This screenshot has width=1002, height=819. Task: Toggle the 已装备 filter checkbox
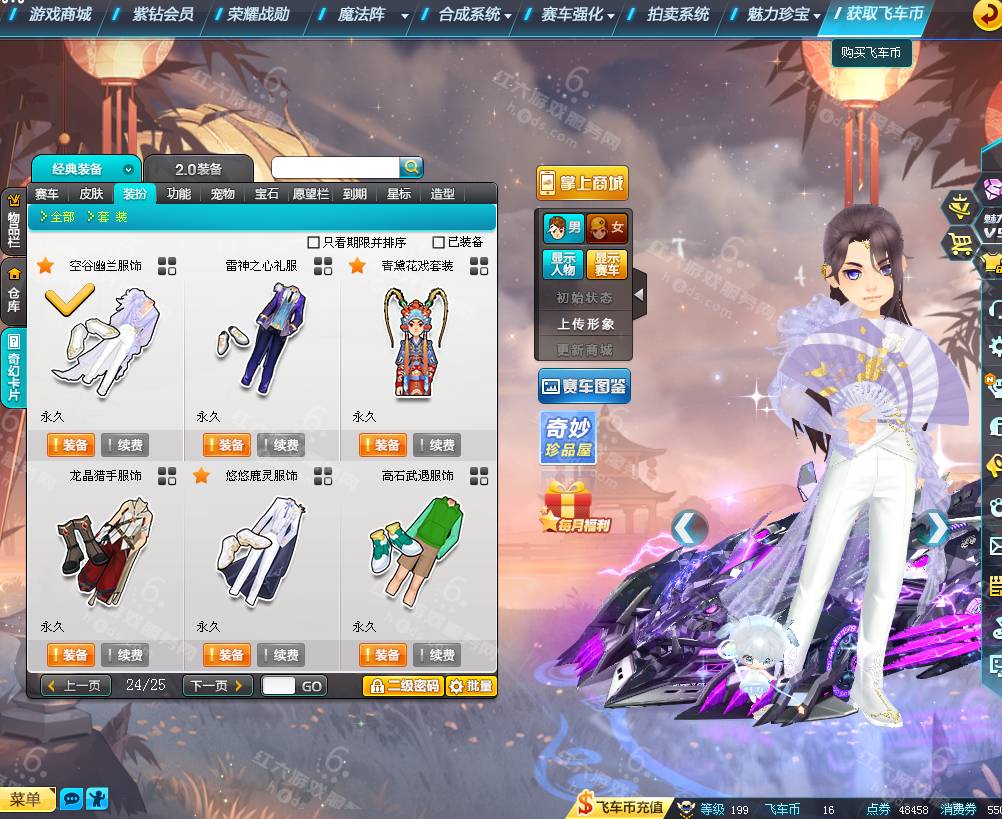click(x=439, y=242)
